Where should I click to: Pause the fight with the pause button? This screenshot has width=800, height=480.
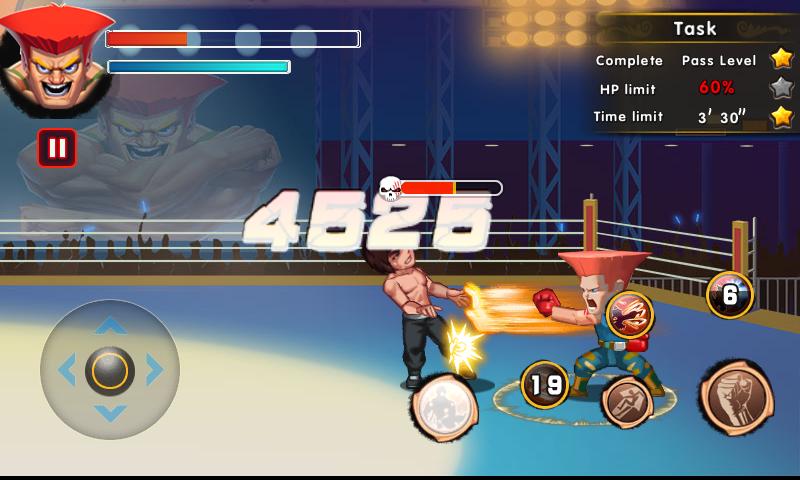57,148
